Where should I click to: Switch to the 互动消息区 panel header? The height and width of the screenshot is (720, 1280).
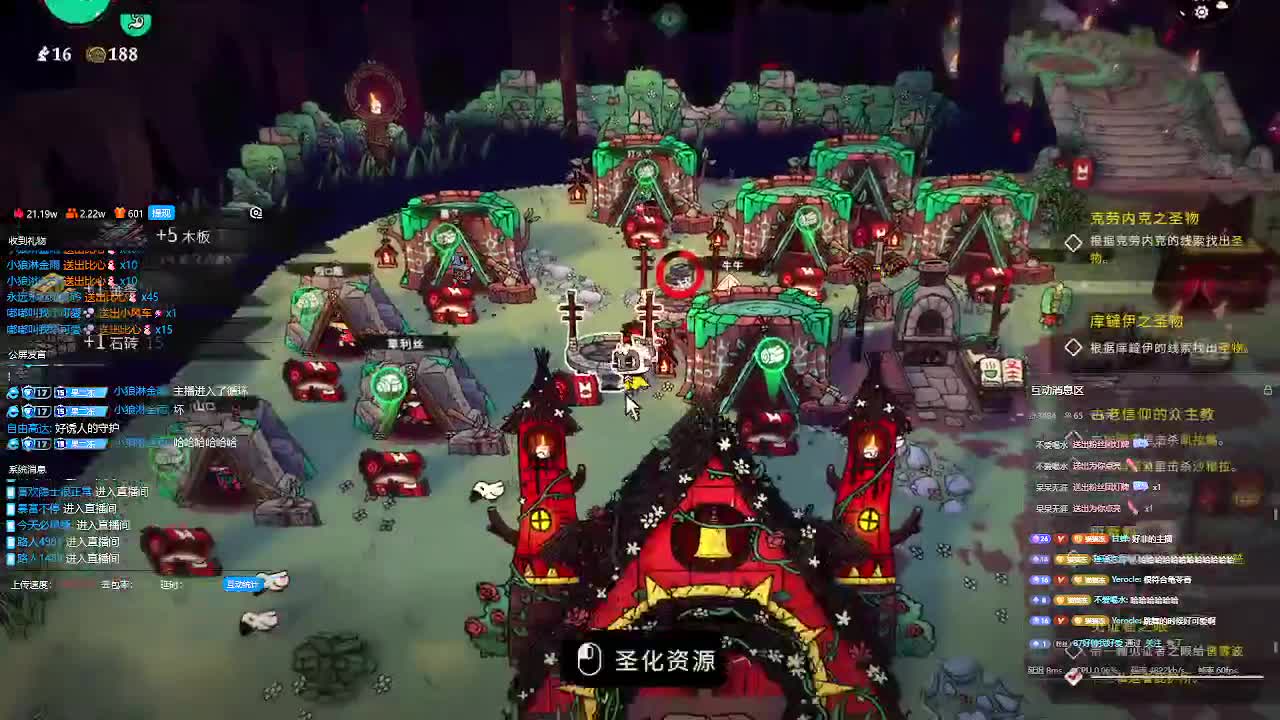(x=1056, y=390)
